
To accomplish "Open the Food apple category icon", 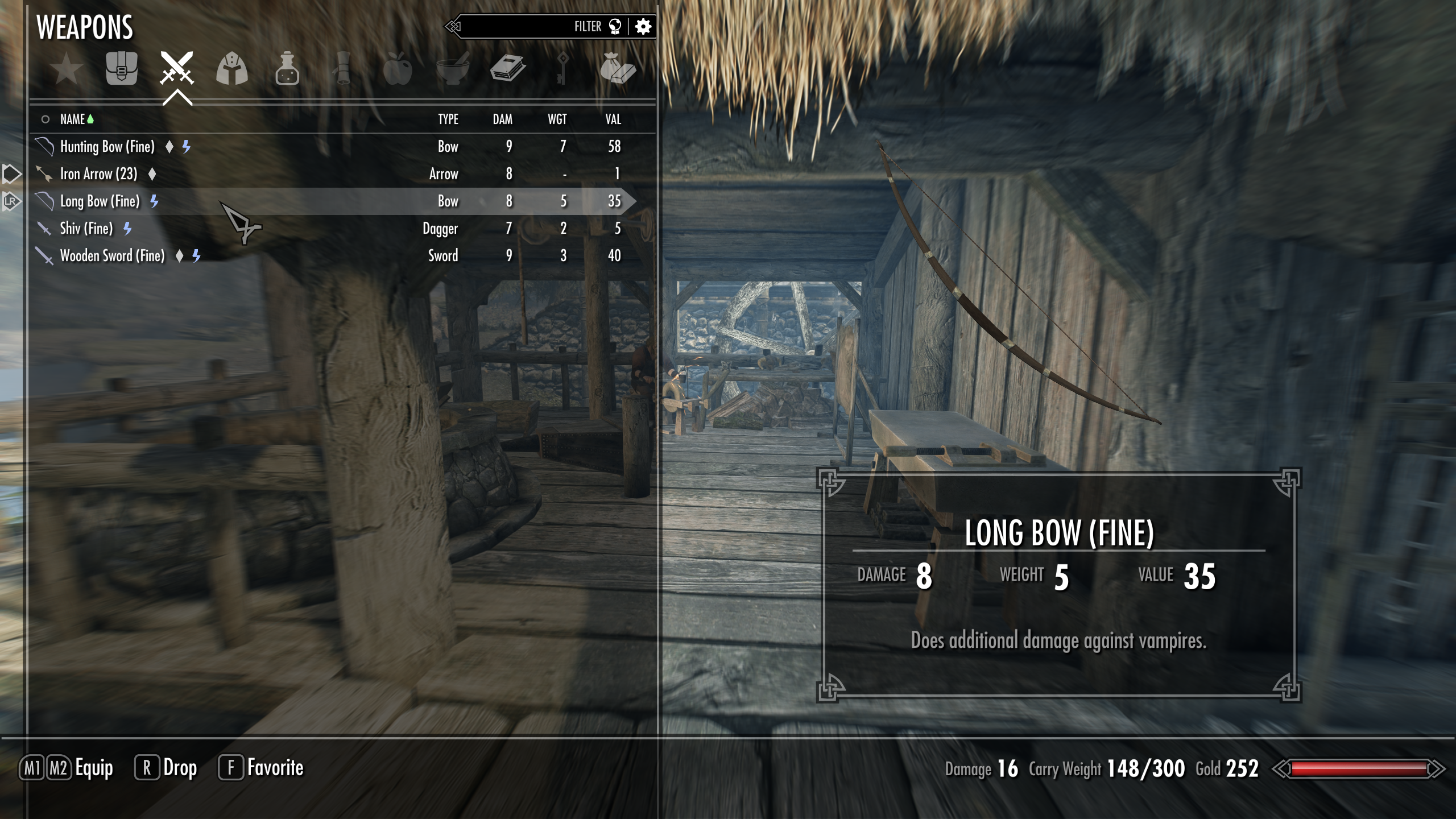I will [x=396, y=69].
